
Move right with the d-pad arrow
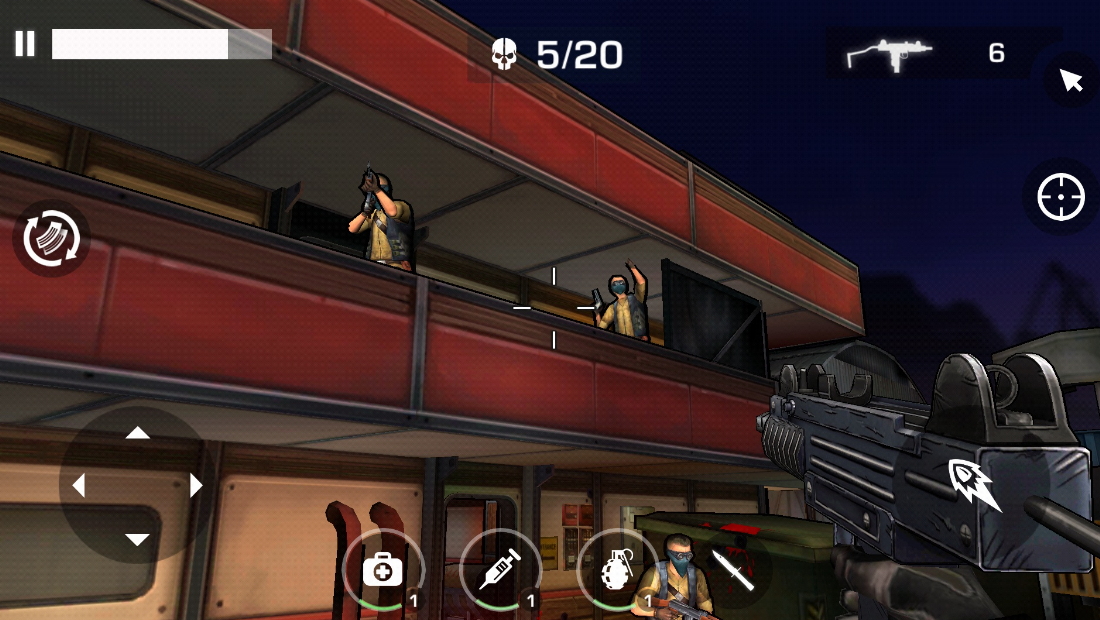coord(195,486)
